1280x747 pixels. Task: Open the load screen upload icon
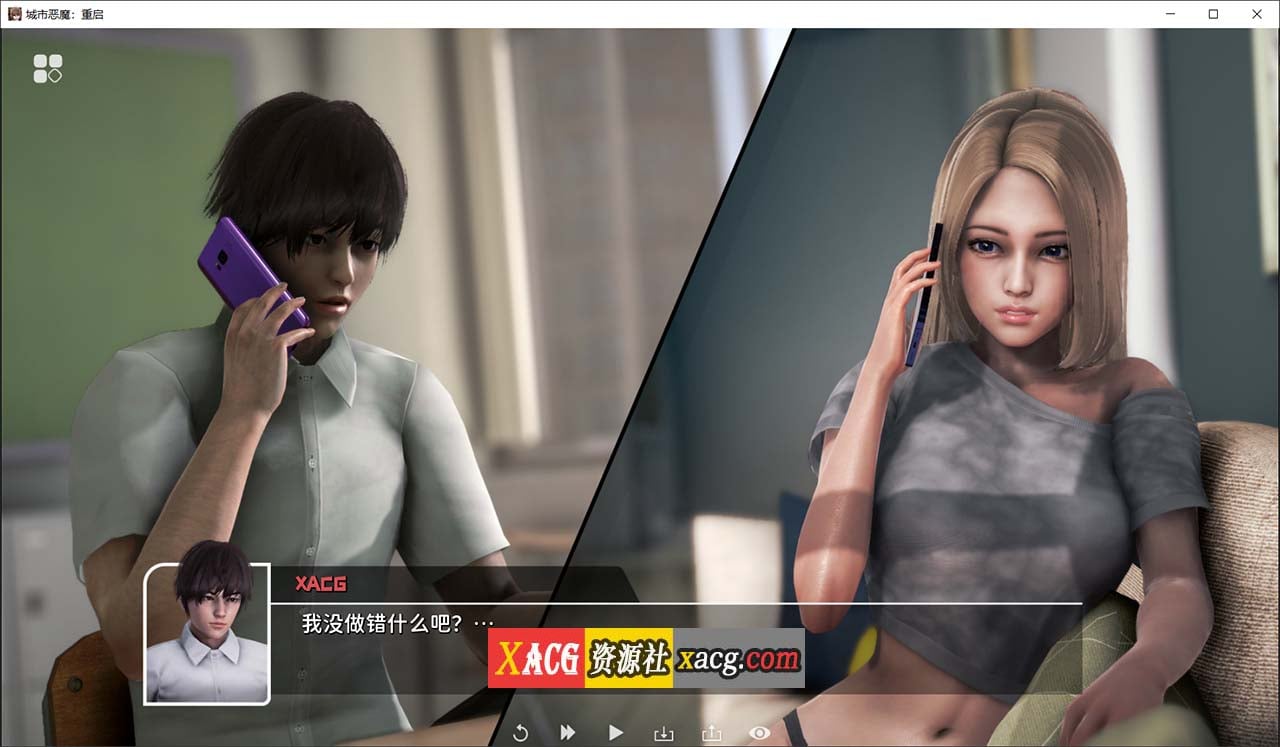tap(711, 732)
